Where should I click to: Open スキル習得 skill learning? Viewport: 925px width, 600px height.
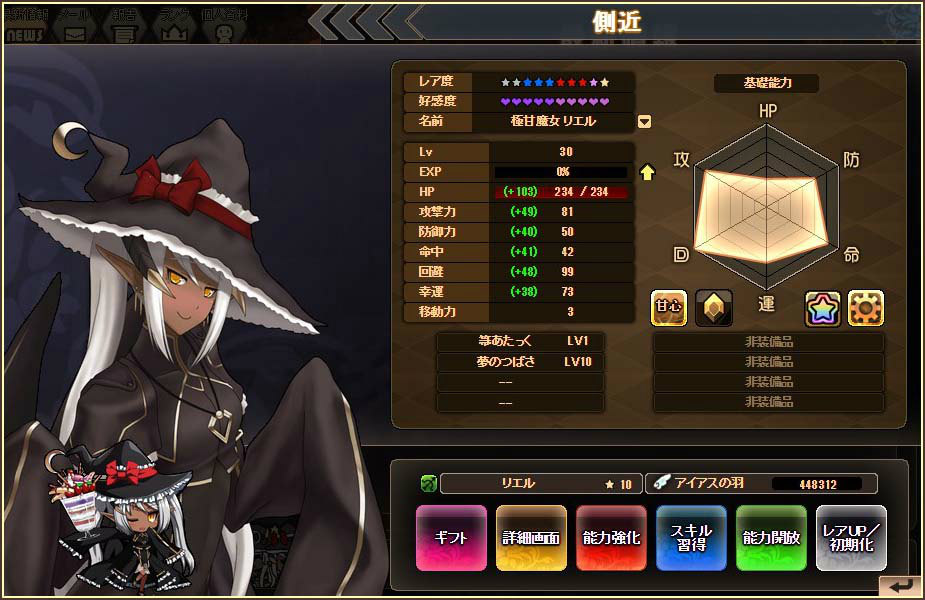(691, 537)
